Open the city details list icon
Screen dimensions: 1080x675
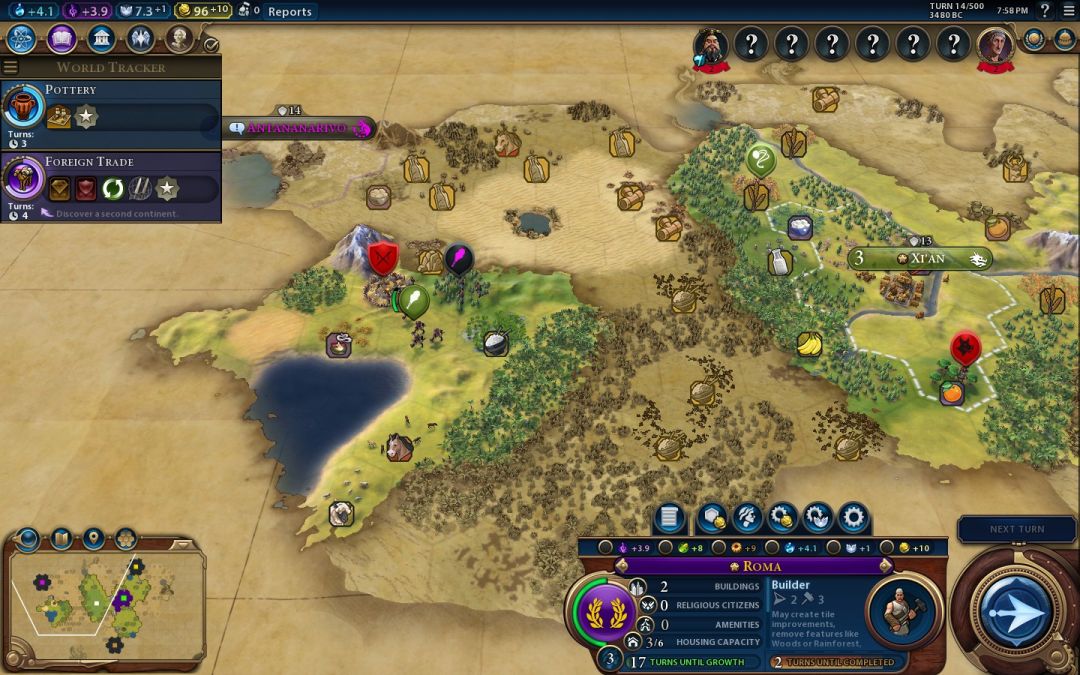pos(670,518)
